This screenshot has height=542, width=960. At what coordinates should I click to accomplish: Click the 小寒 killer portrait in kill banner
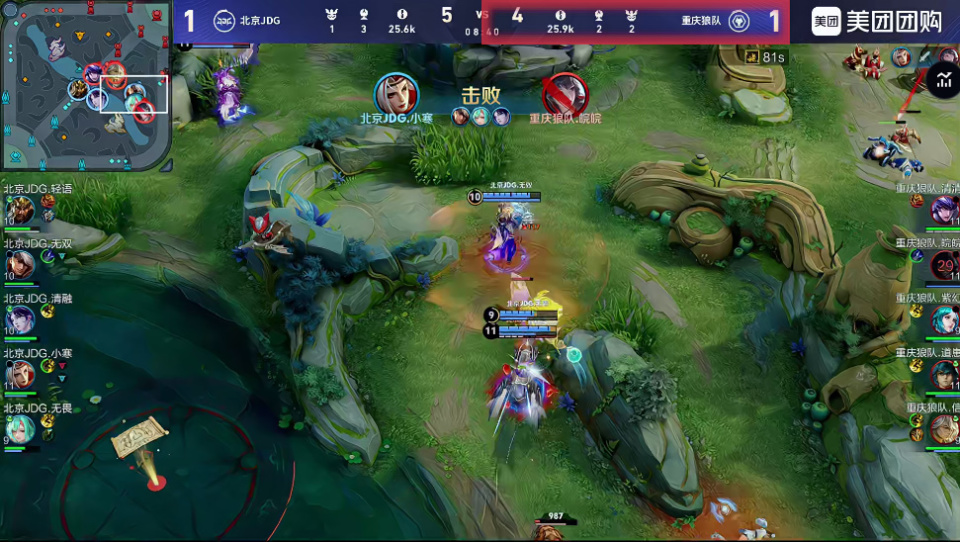coord(396,95)
